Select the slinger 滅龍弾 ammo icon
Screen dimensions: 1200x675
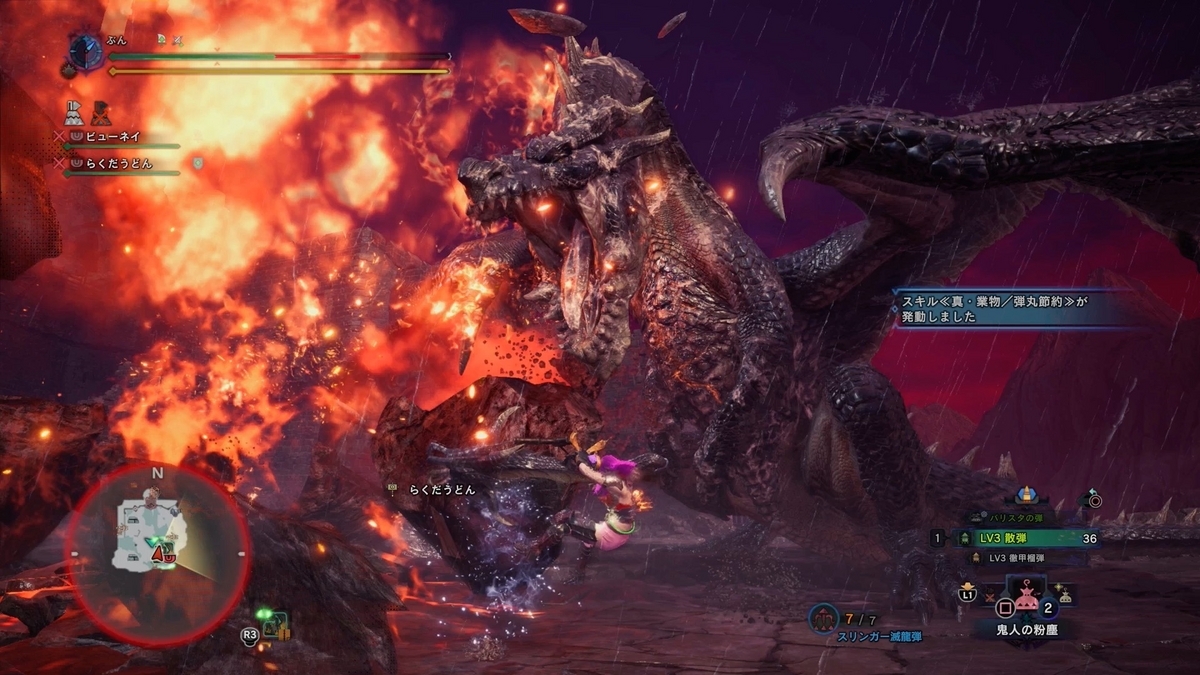(x=824, y=620)
